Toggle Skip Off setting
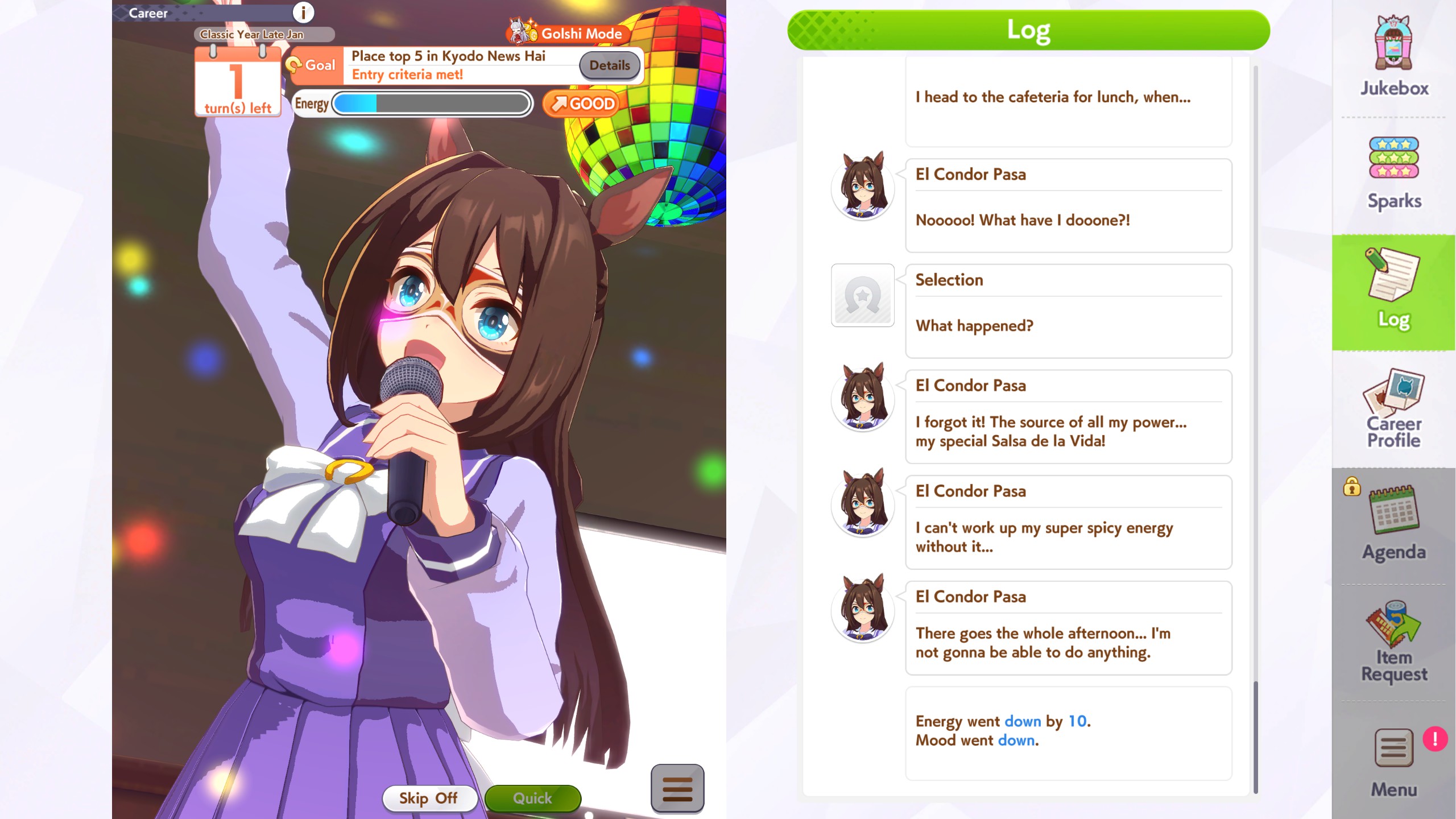This screenshot has height=819, width=1456. click(x=429, y=798)
